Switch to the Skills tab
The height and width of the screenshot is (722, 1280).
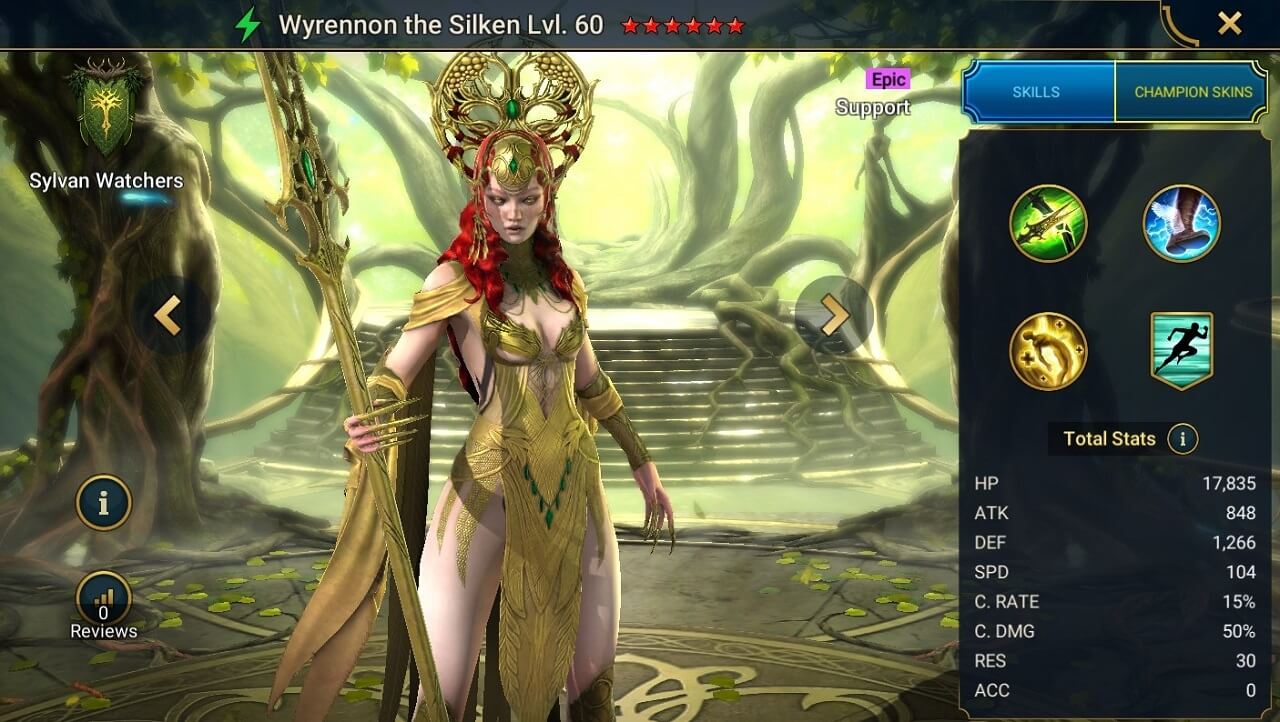point(1037,92)
